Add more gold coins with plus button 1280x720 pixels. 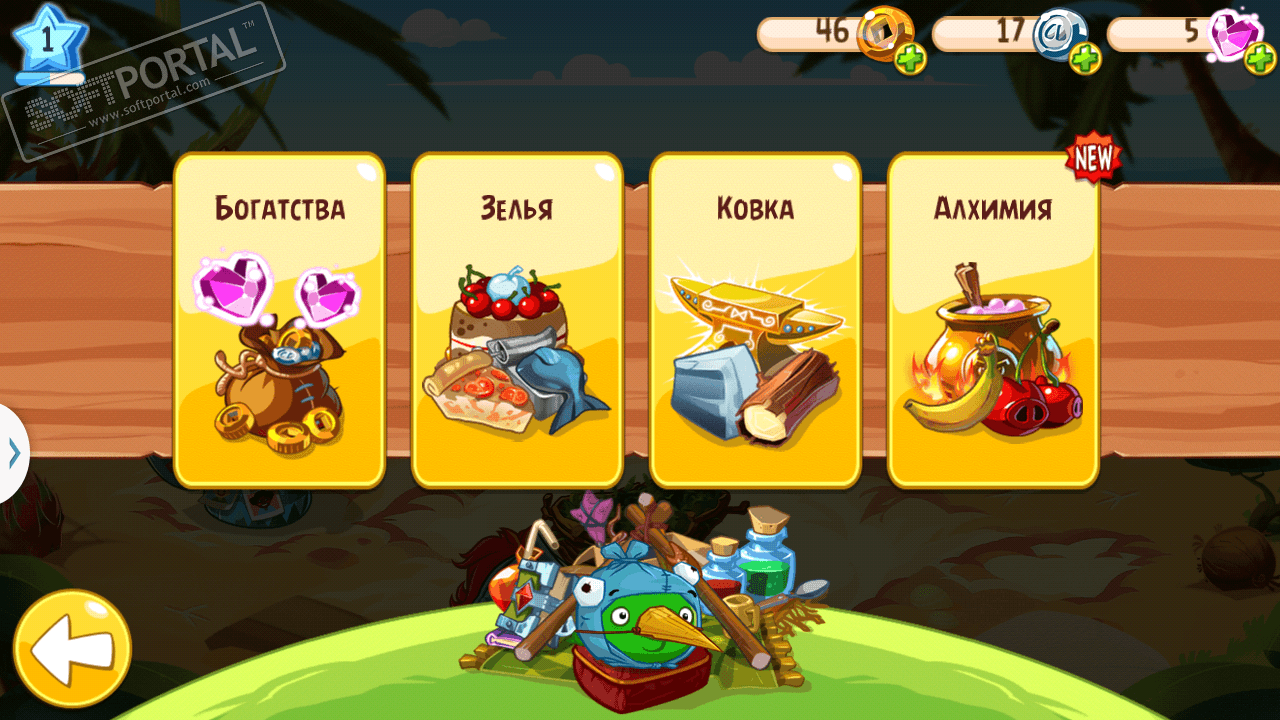(910, 59)
